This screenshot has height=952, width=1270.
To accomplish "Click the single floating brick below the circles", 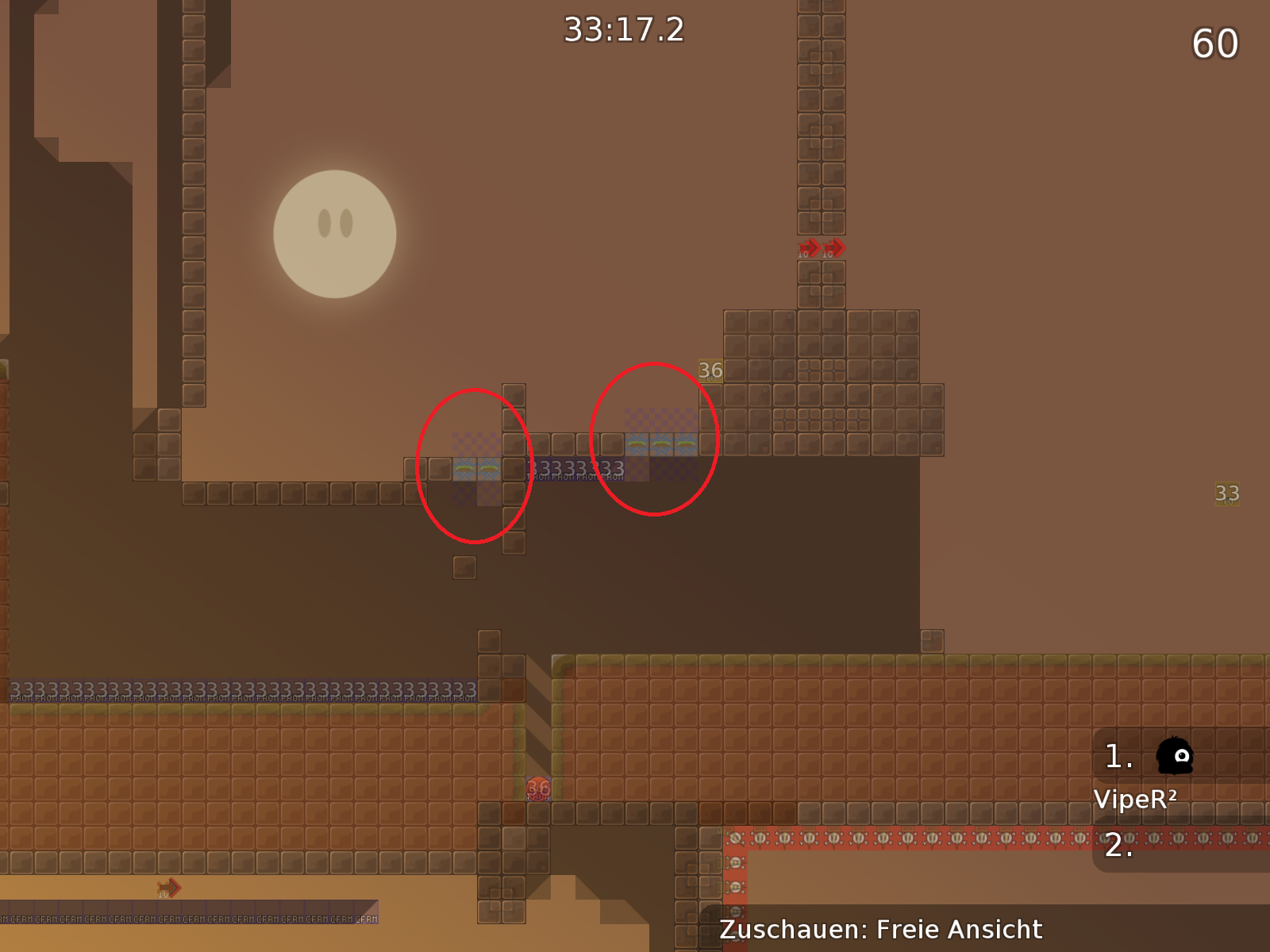I will [464, 568].
